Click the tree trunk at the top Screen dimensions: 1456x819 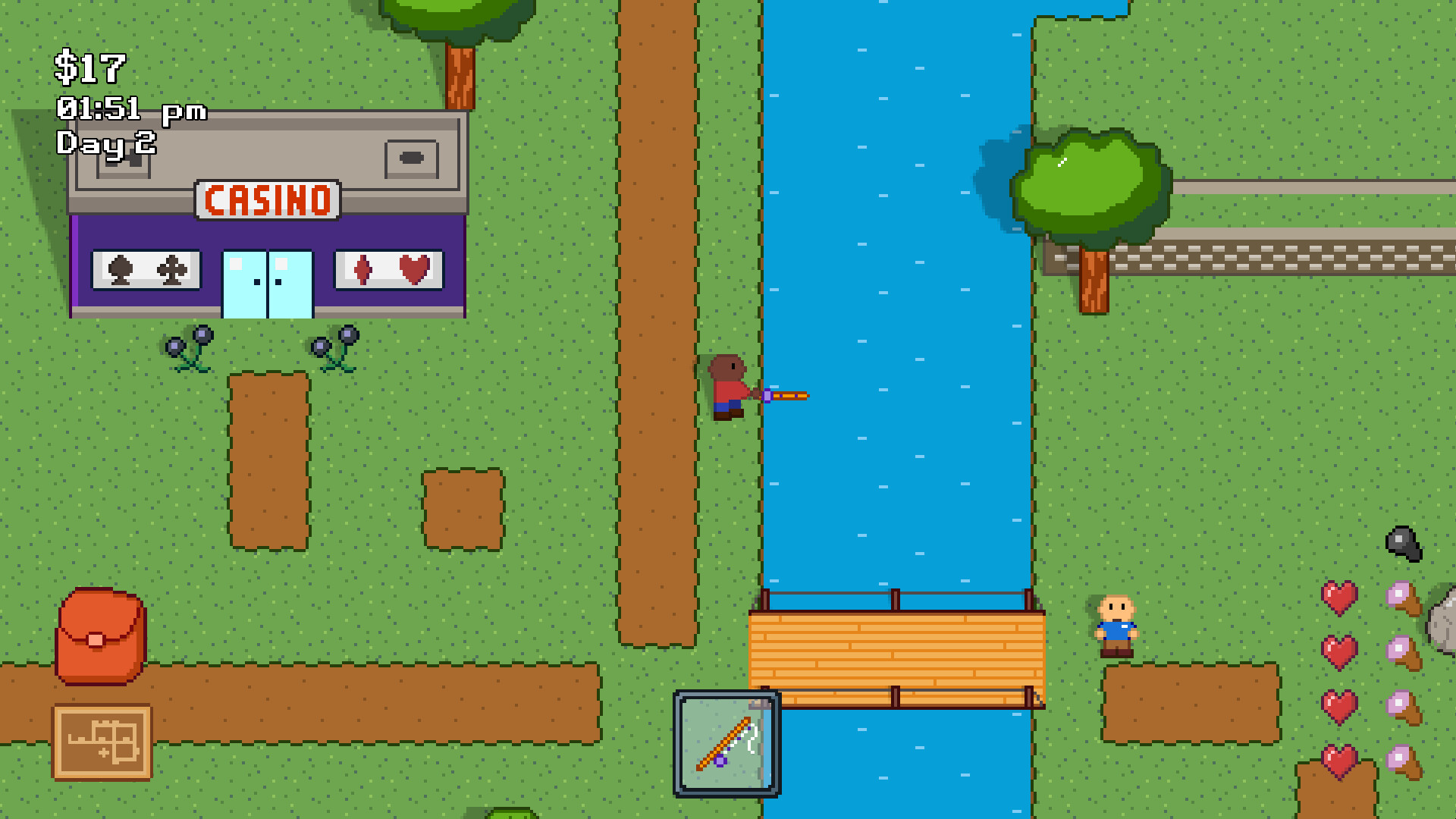[459, 76]
